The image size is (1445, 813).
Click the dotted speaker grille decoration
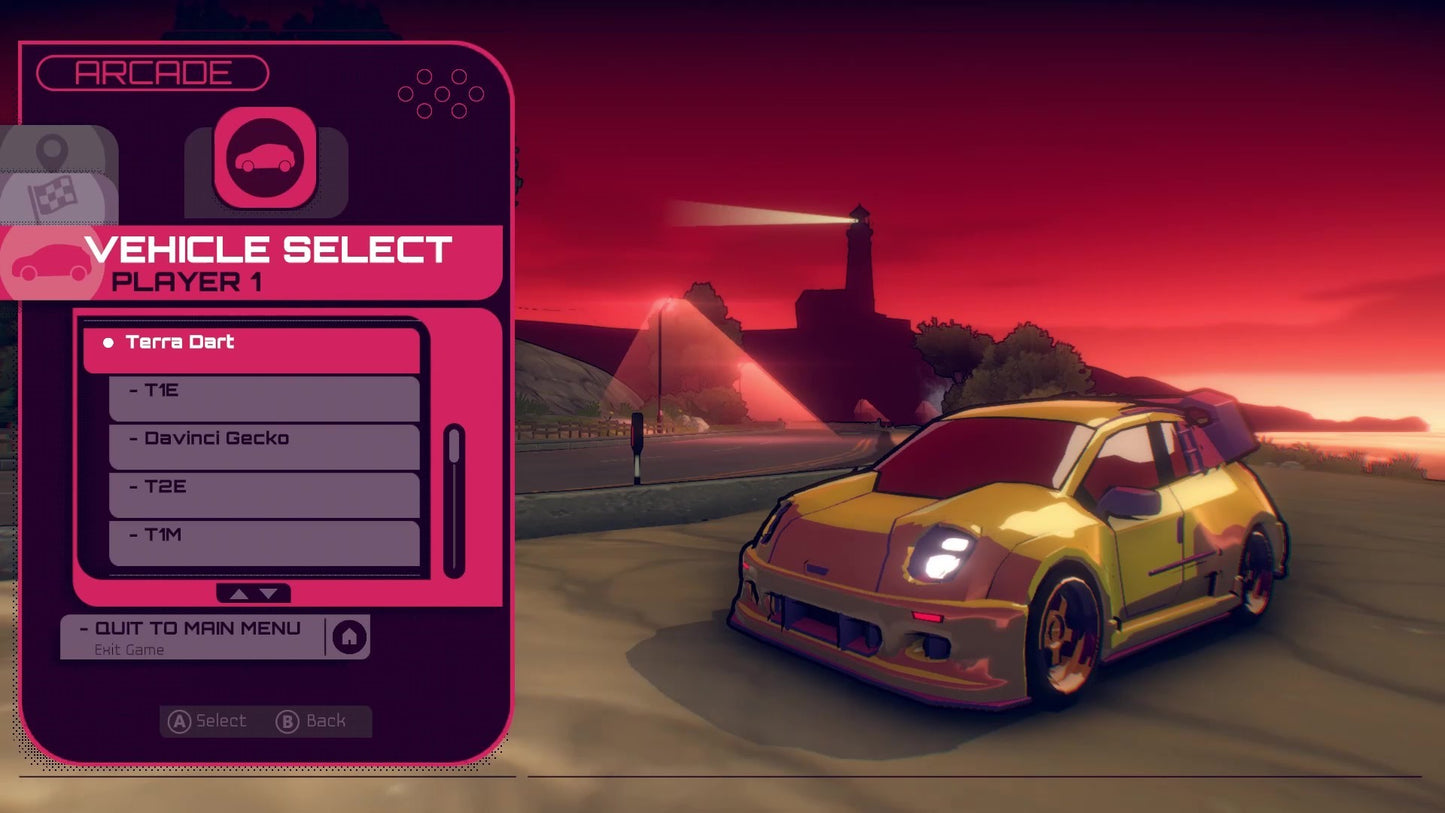click(x=440, y=93)
